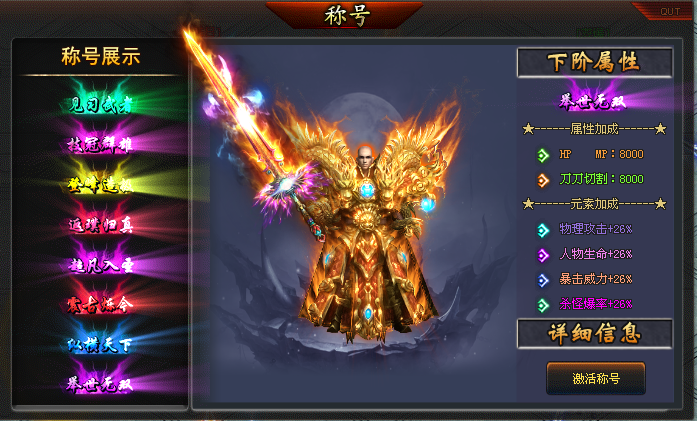697x421 pixels.
Task: Activate the title with 激活称号 button
Action: coord(595,378)
